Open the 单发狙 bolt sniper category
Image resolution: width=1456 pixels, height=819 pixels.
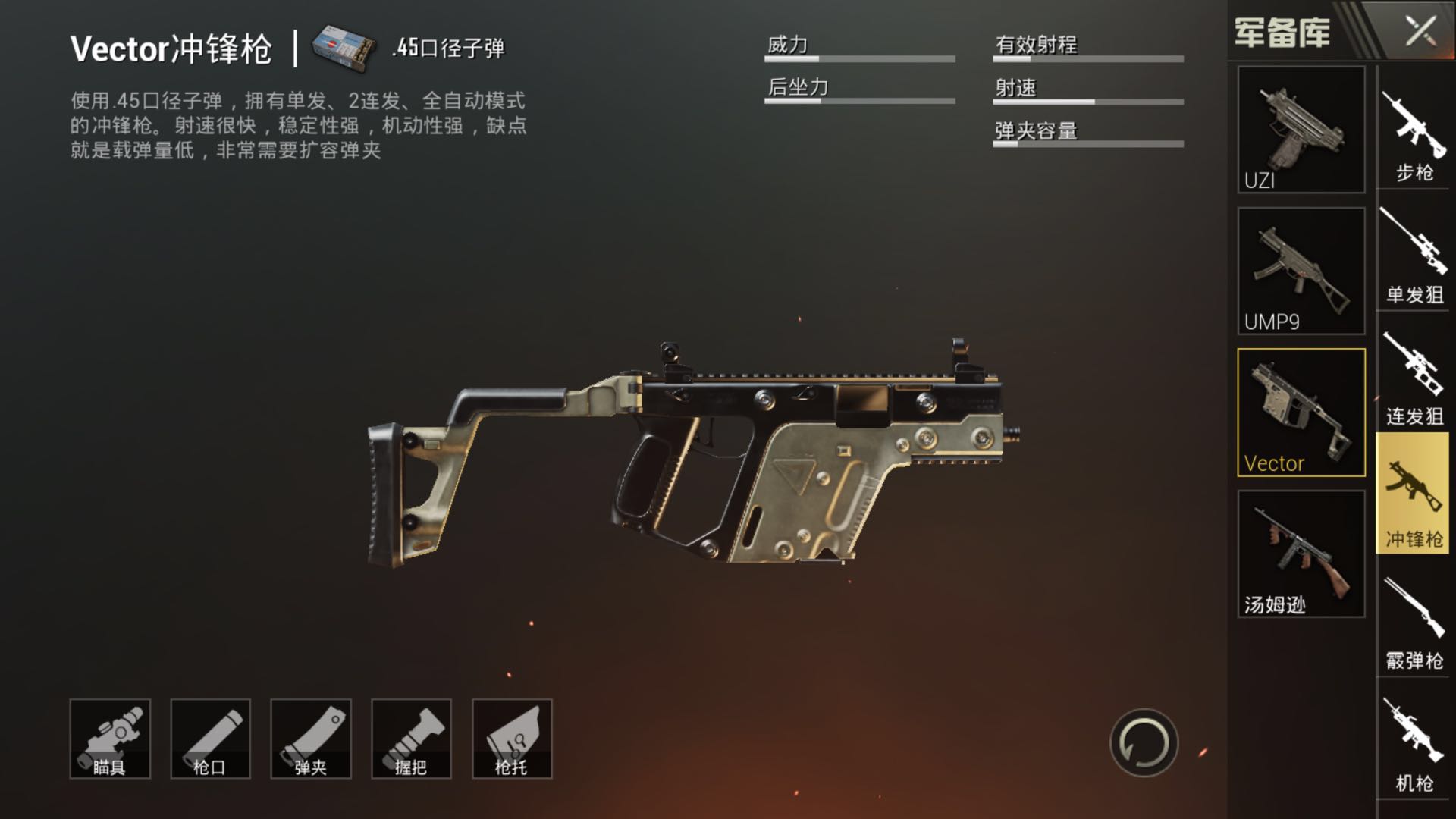[x=1414, y=258]
